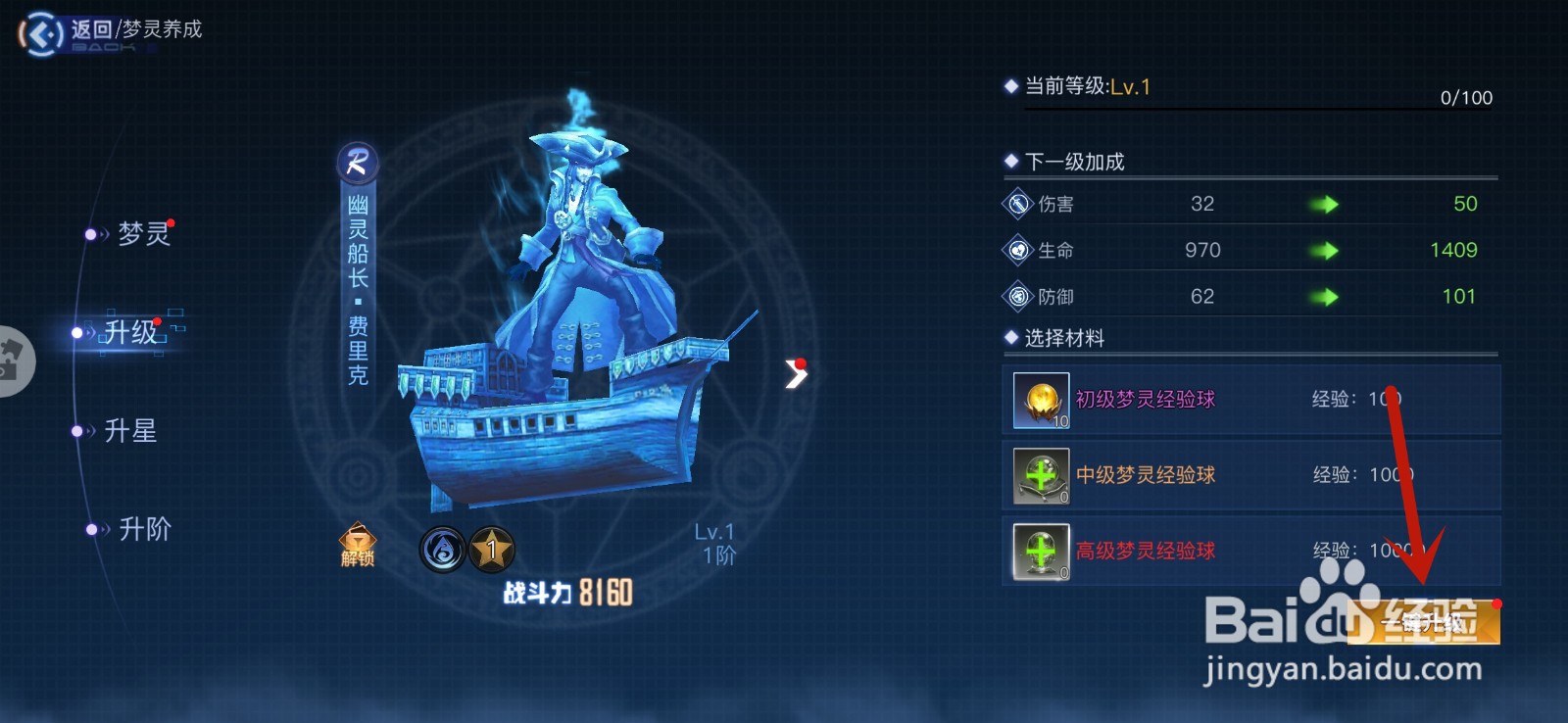Image resolution: width=1568 pixels, height=723 pixels.
Task: Click the one-star rank icon below the character
Action: (492, 550)
